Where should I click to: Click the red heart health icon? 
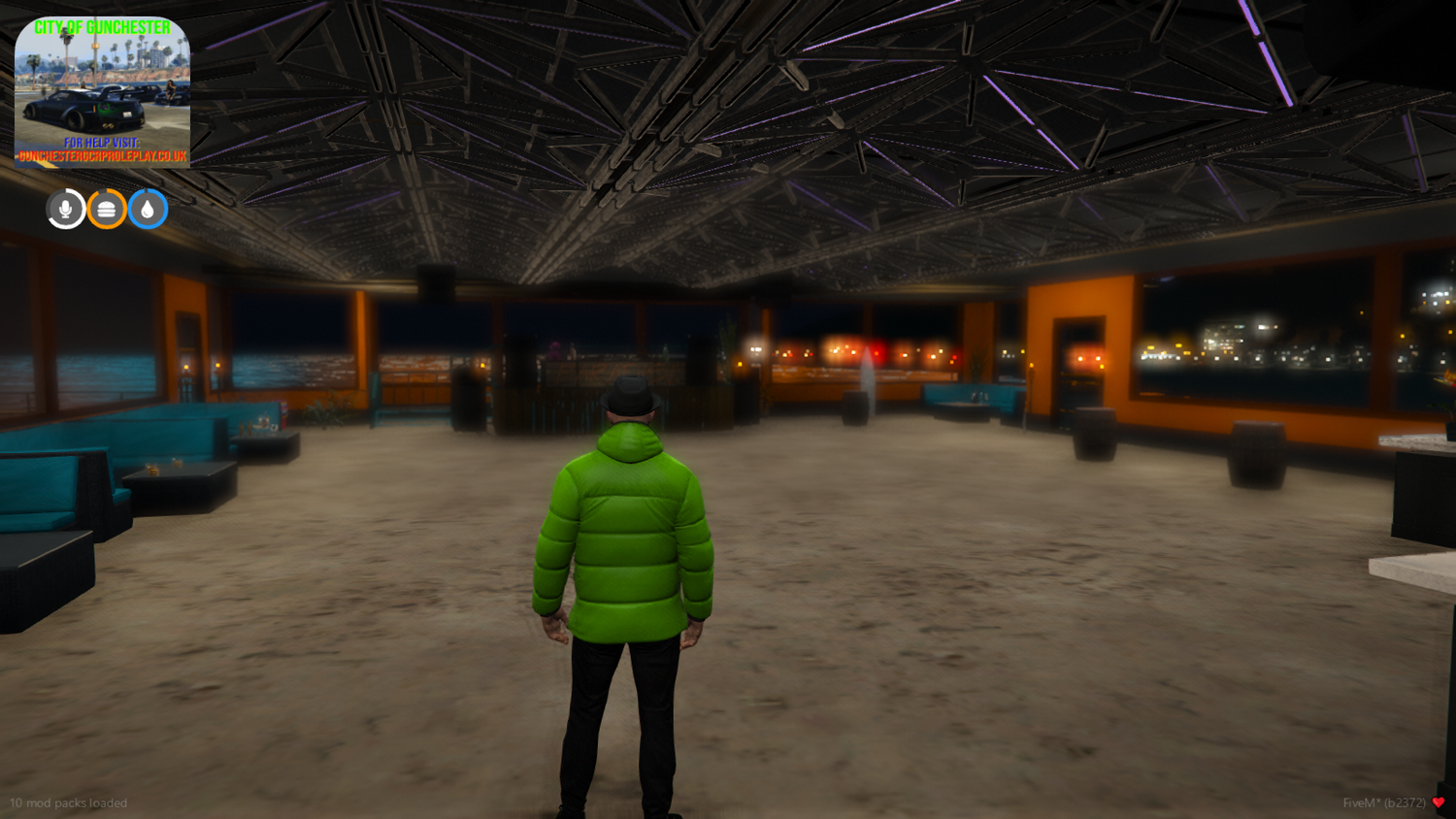coord(1439,803)
